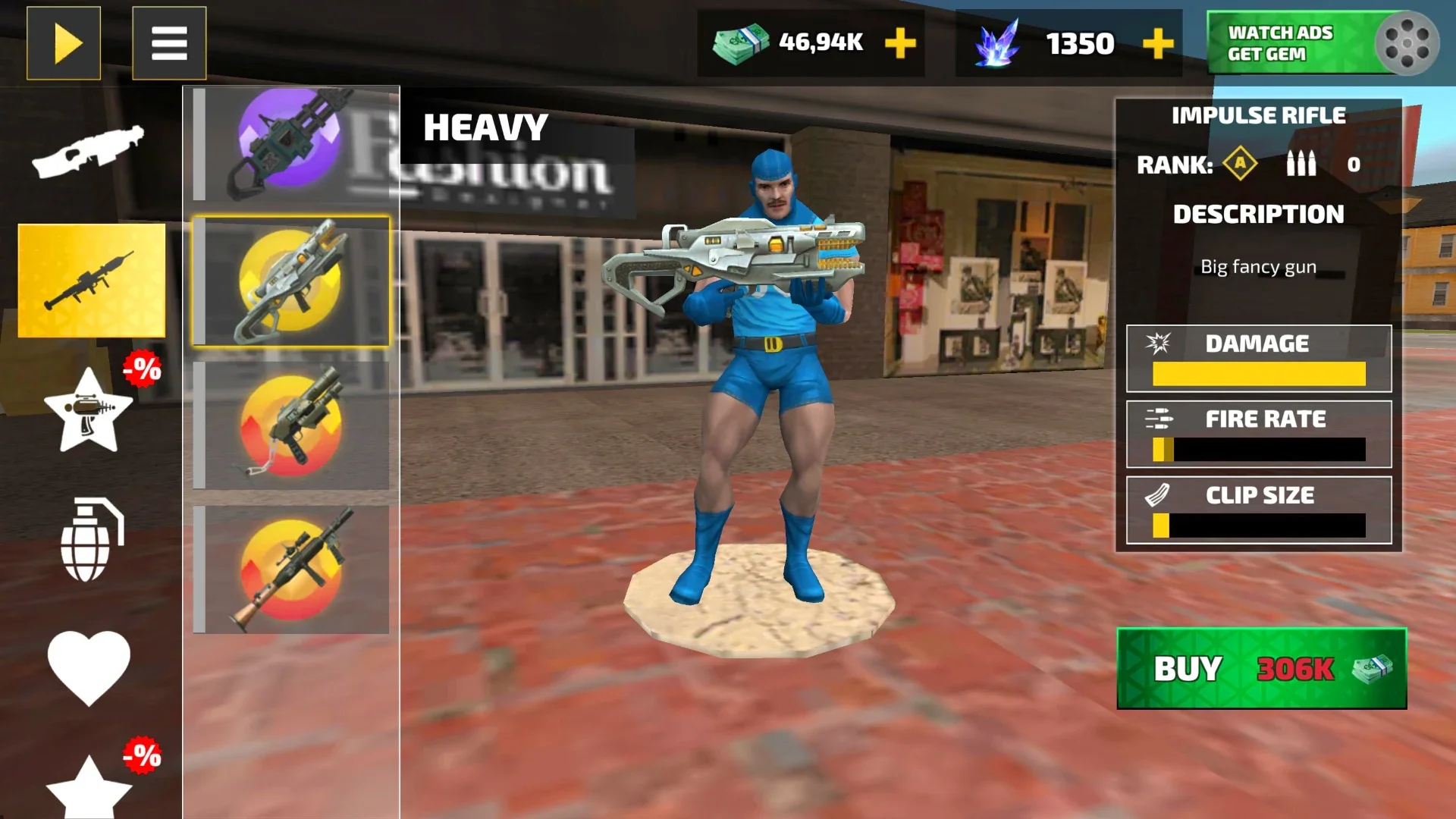Add more cash with the plus button
This screenshot has width=1456, height=819.
click(900, 43)
